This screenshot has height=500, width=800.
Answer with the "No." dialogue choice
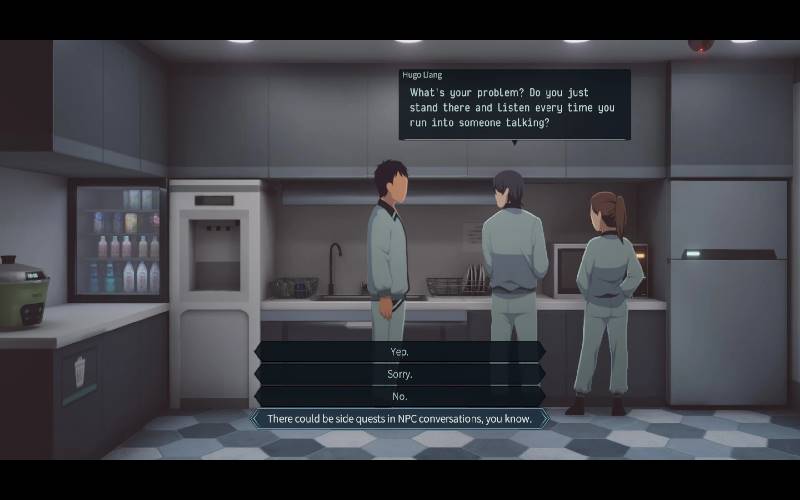399,396
